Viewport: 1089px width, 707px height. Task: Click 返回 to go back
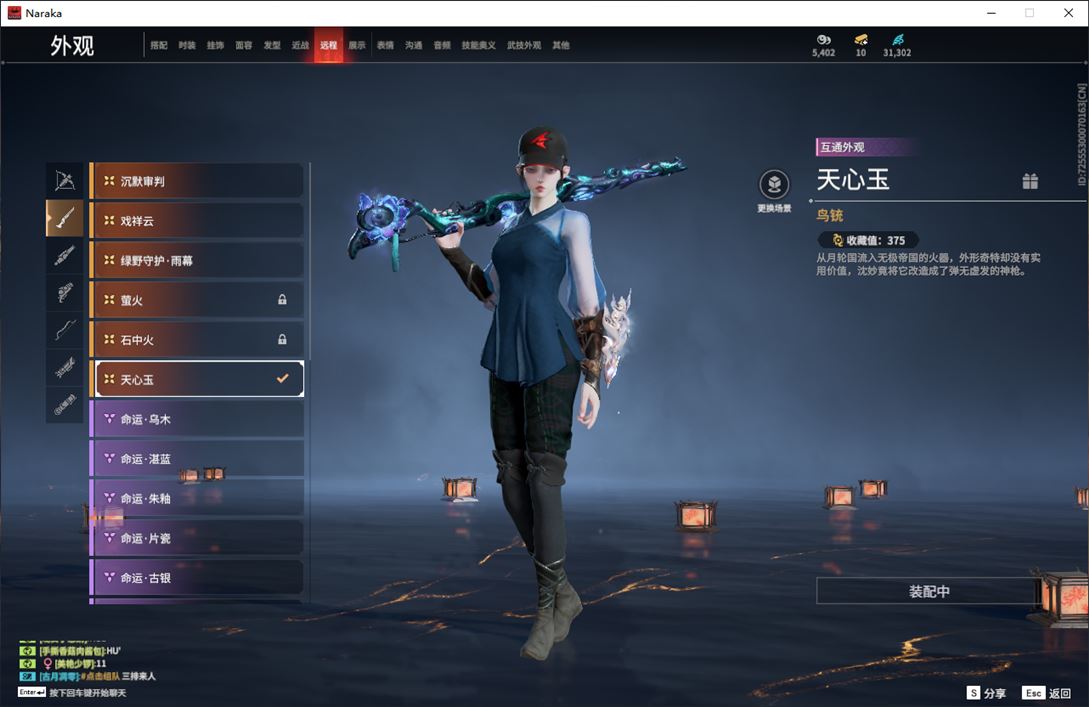1047,693
